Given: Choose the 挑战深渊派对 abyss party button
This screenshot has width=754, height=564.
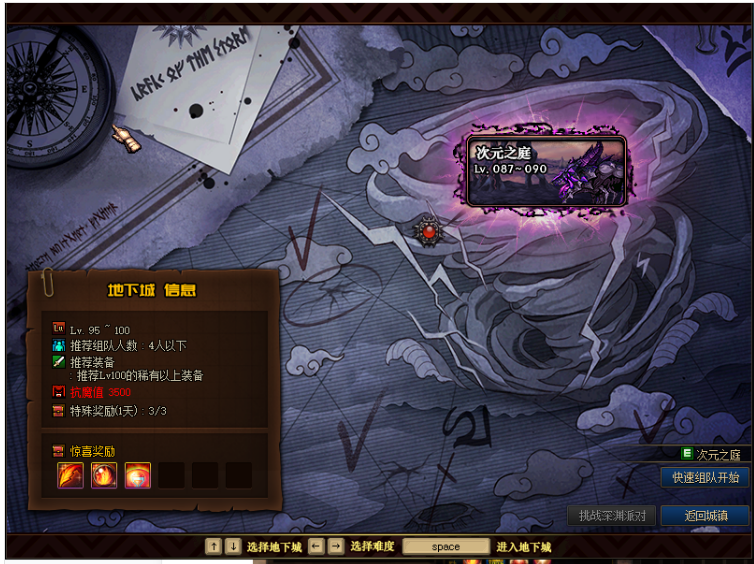Looking at the screenshot, I should coord(612,516).
